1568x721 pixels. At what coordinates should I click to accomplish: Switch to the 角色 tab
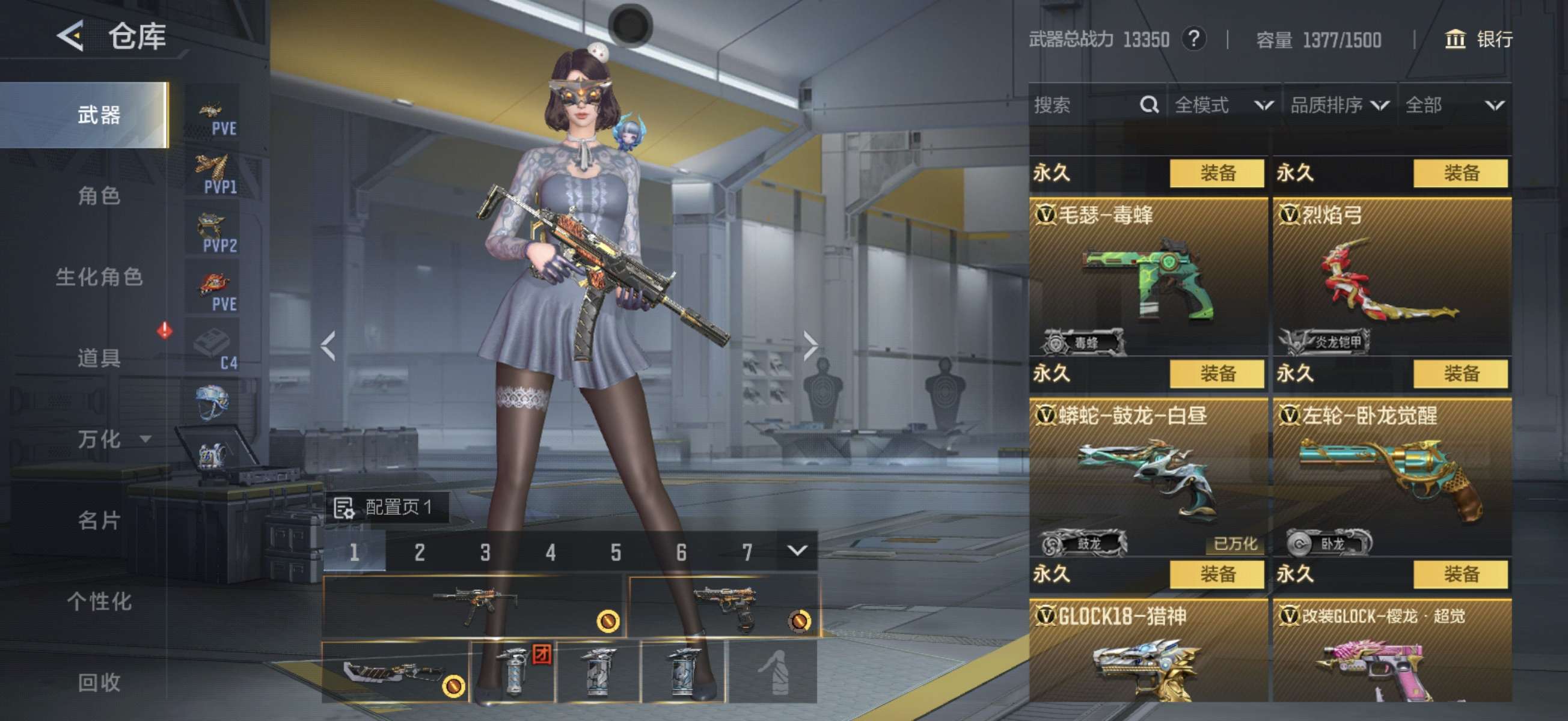99,196
